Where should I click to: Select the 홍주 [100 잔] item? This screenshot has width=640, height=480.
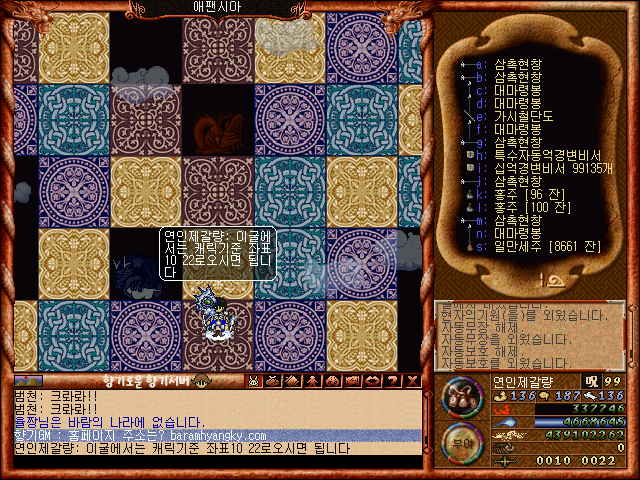(520, 207)
